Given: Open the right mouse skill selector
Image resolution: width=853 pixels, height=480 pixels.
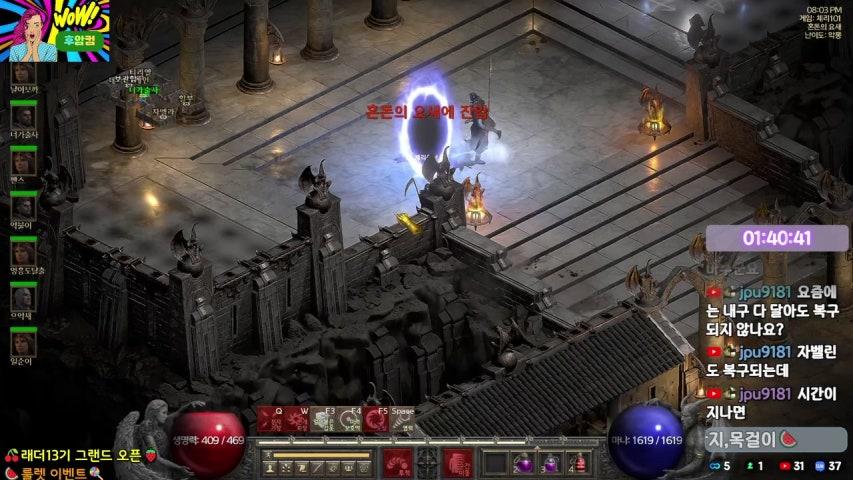Looking at the screenshot, I should (457, 463).
